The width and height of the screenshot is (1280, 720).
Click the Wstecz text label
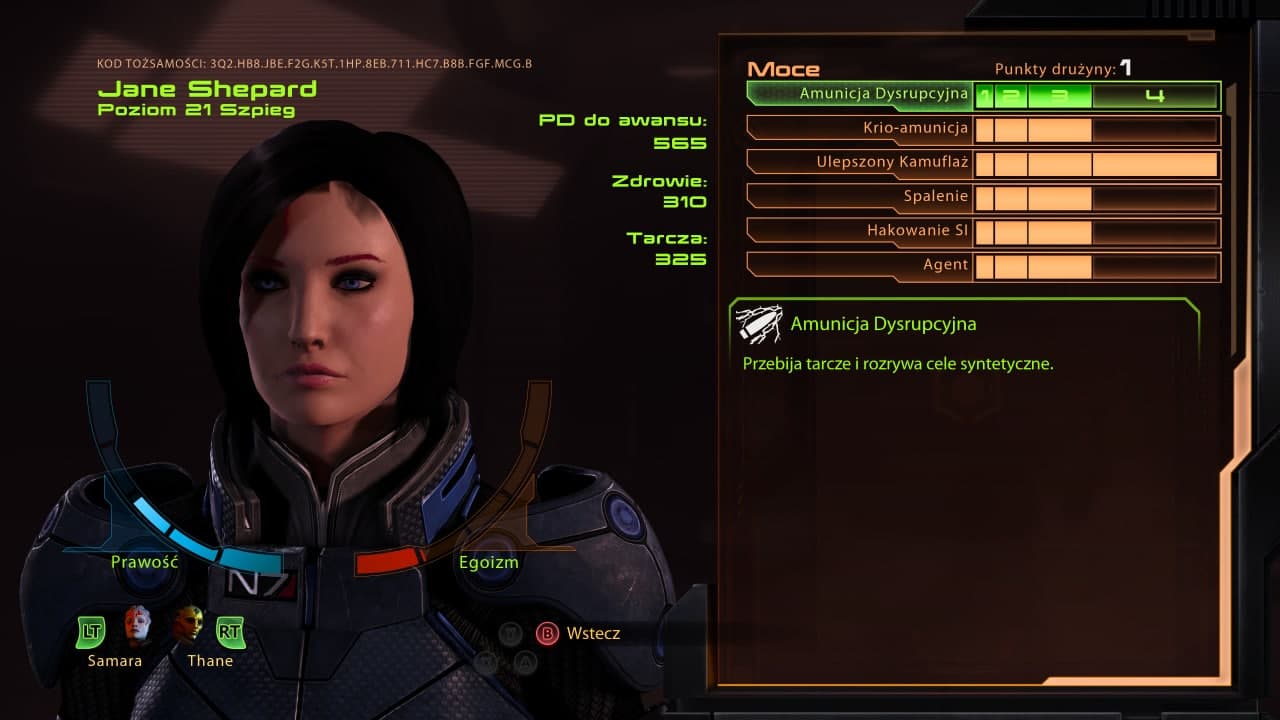pos(596,633)
